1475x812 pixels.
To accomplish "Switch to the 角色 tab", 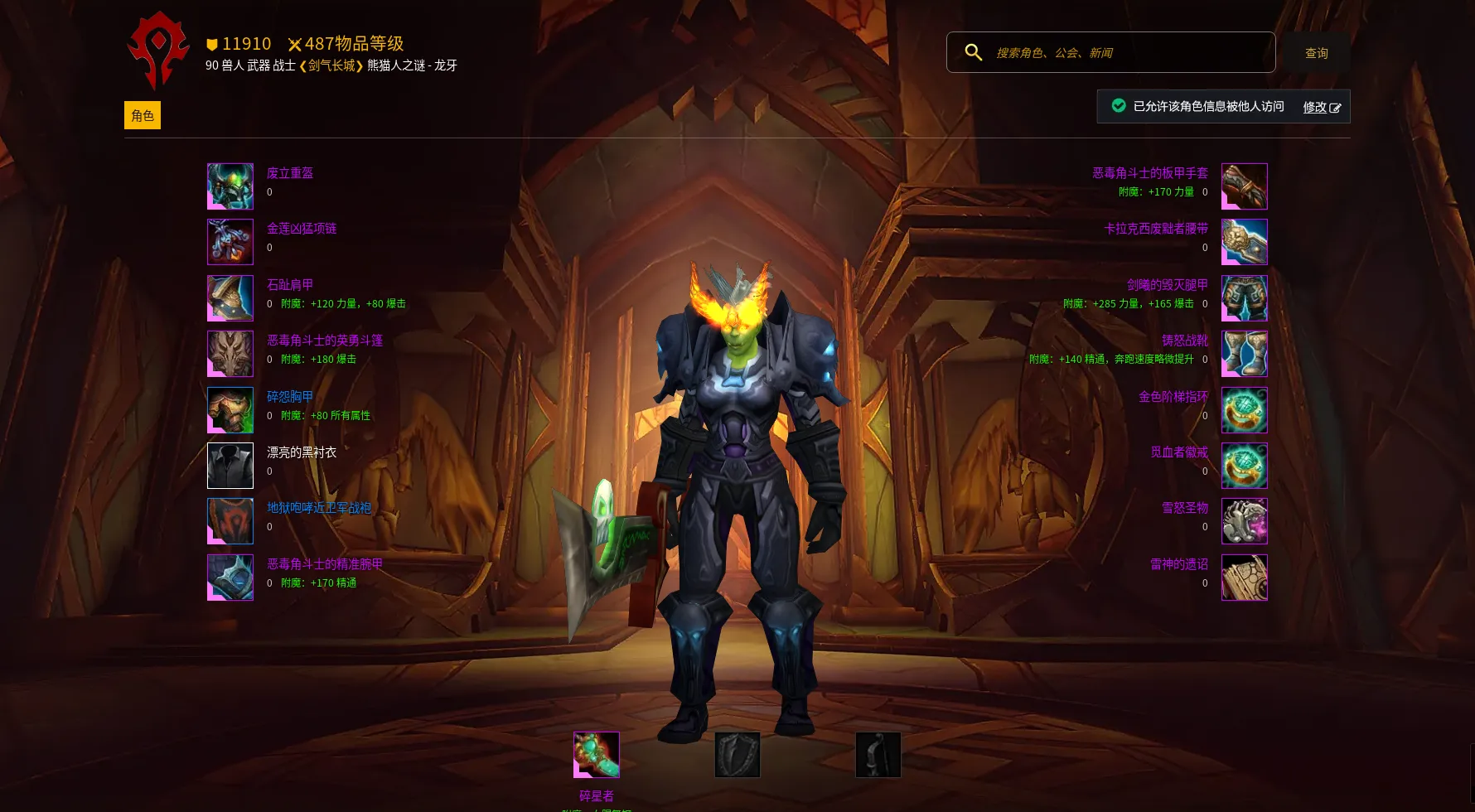I will click(x=143, y=115).
